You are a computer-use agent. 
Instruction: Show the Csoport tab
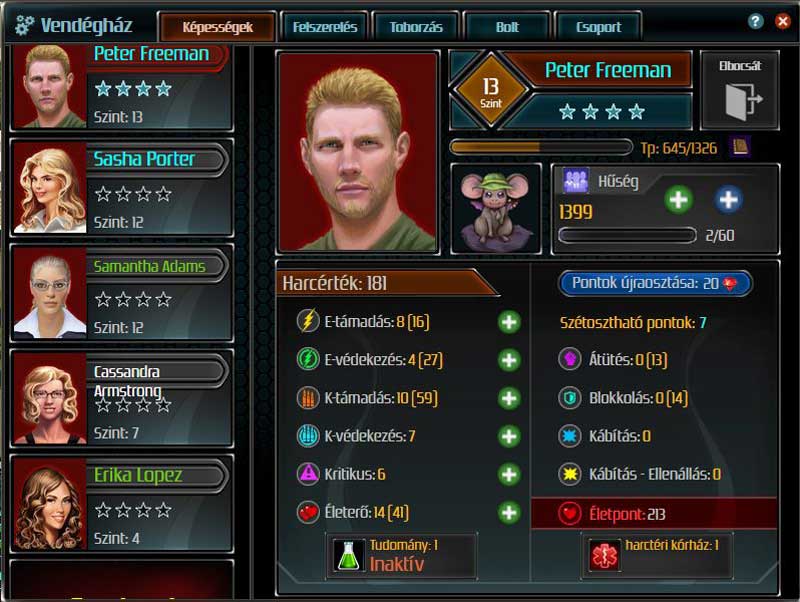click(599, 27)
